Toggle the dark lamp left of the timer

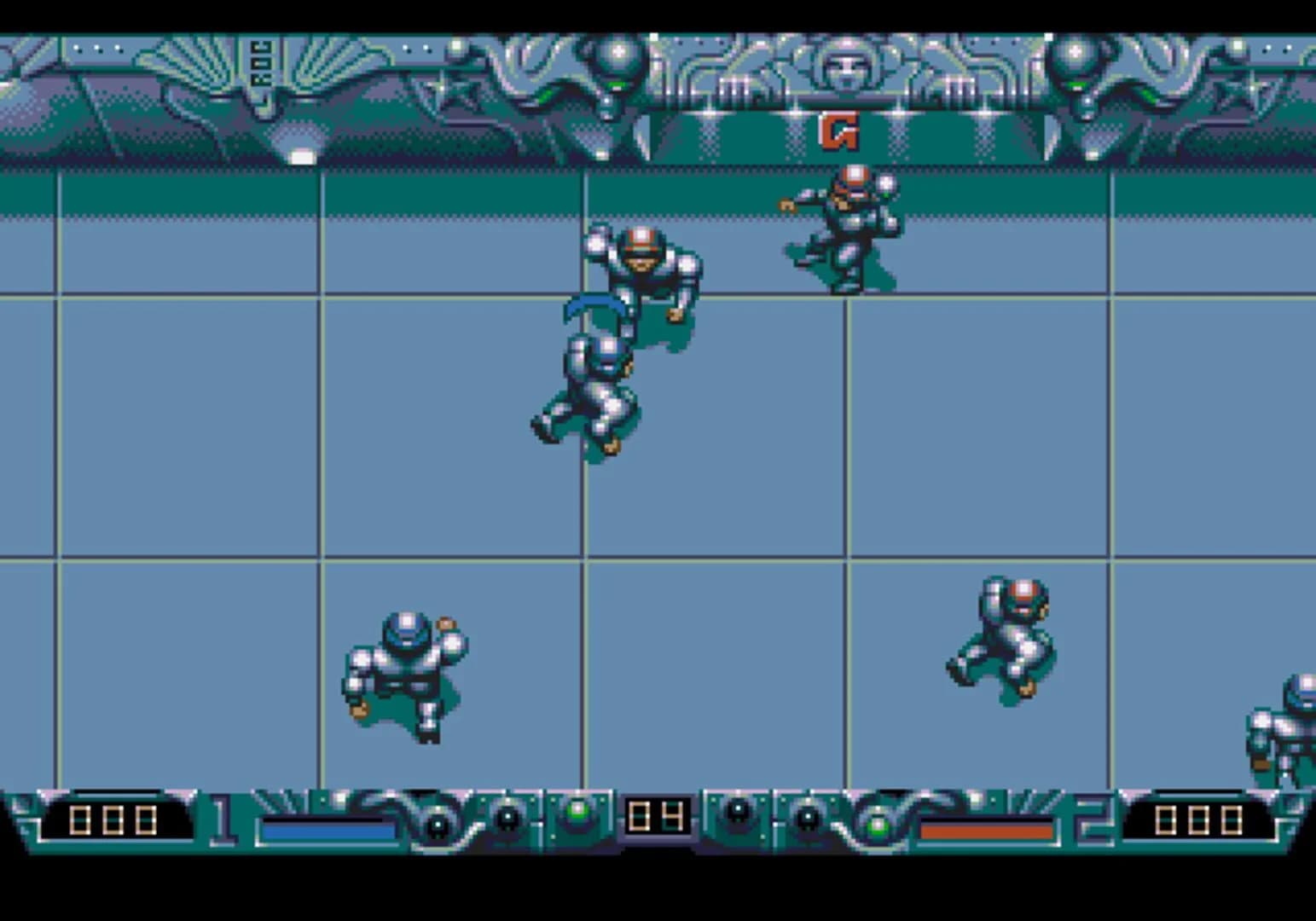[x=507, y=817]
